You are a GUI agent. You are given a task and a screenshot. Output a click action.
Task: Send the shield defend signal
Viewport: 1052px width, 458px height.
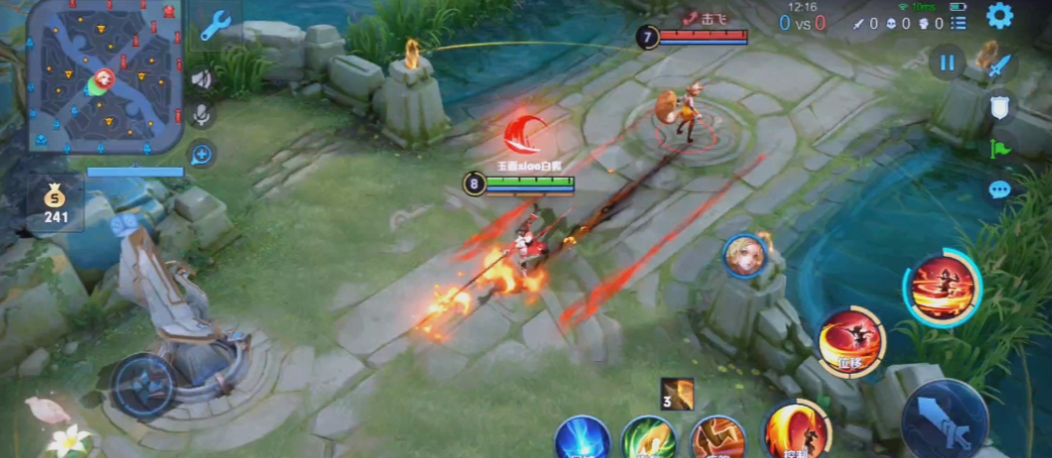[x=1000, y=108]
